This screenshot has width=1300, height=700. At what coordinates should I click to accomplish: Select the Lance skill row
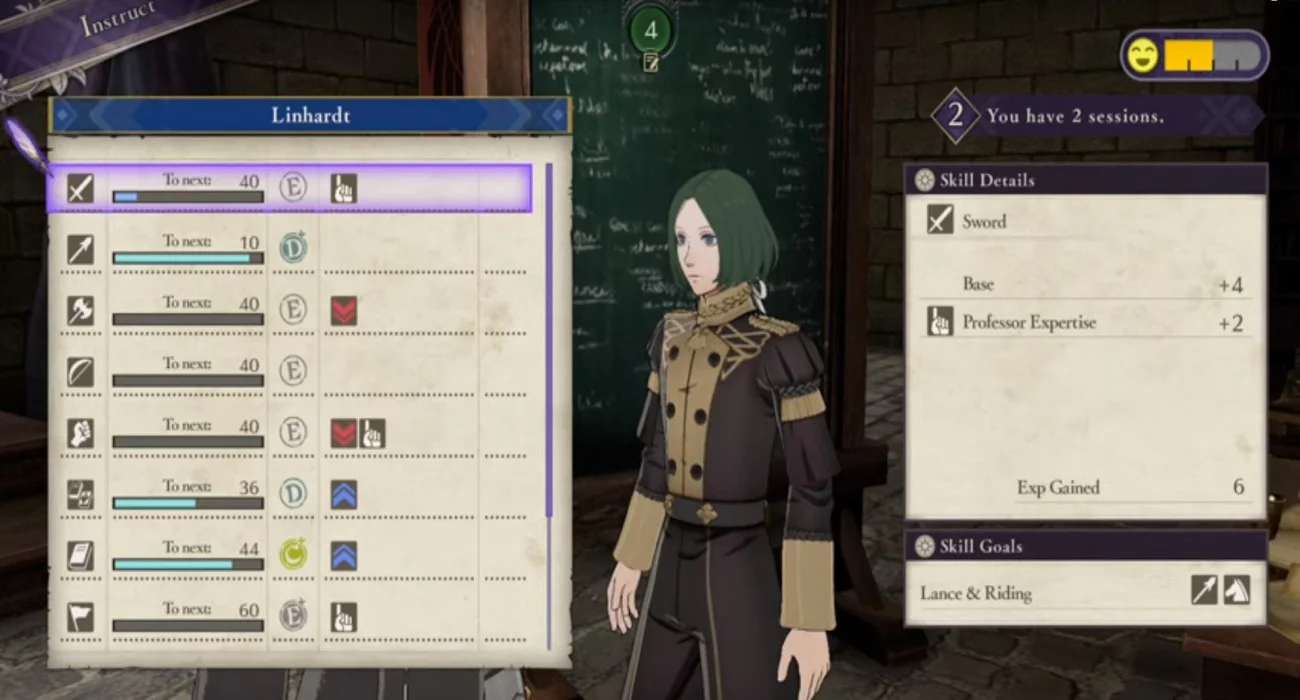290,249
